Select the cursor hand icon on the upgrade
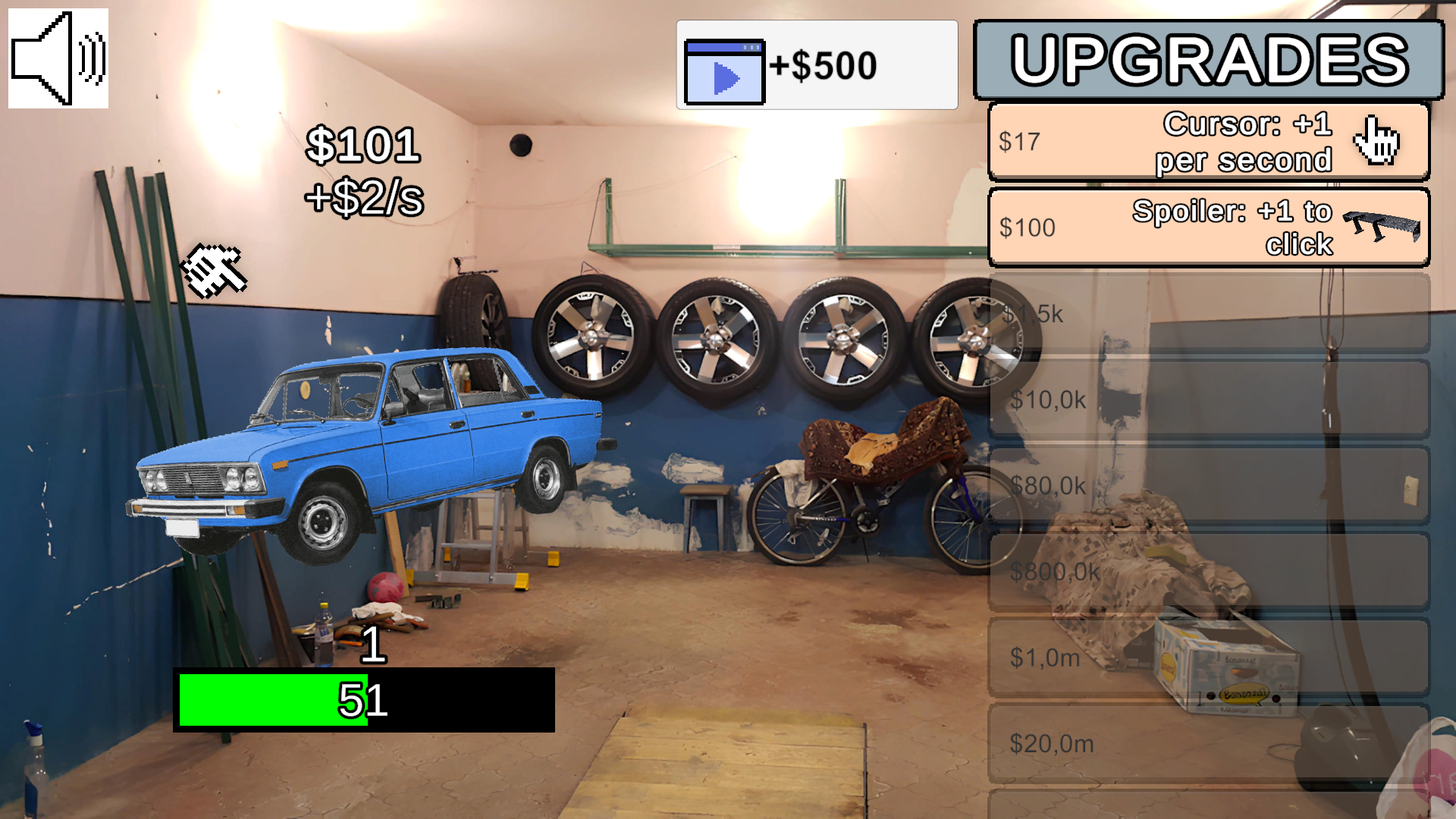The image size is (1456, 819). pyautogui.click(x=1377, y=140)
